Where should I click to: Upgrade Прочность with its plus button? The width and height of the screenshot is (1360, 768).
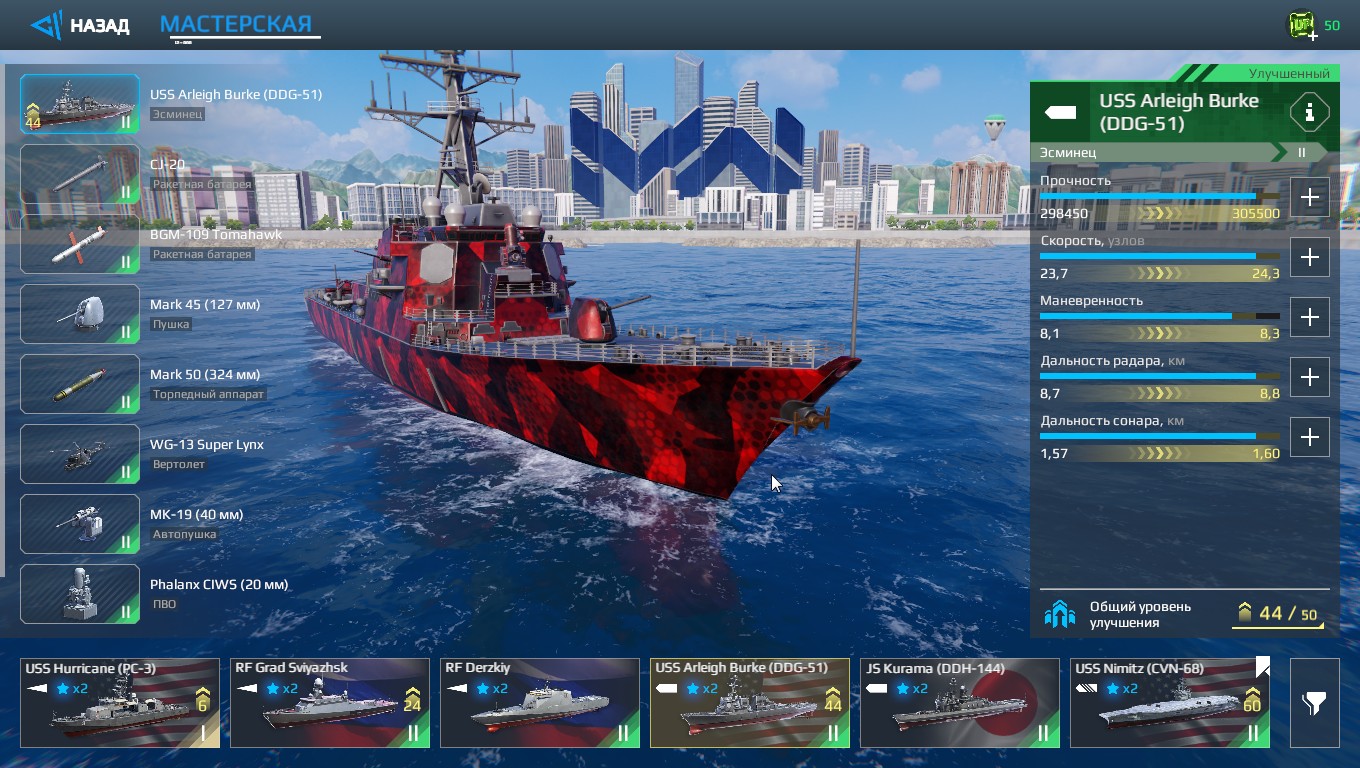tap(1309, 197)
